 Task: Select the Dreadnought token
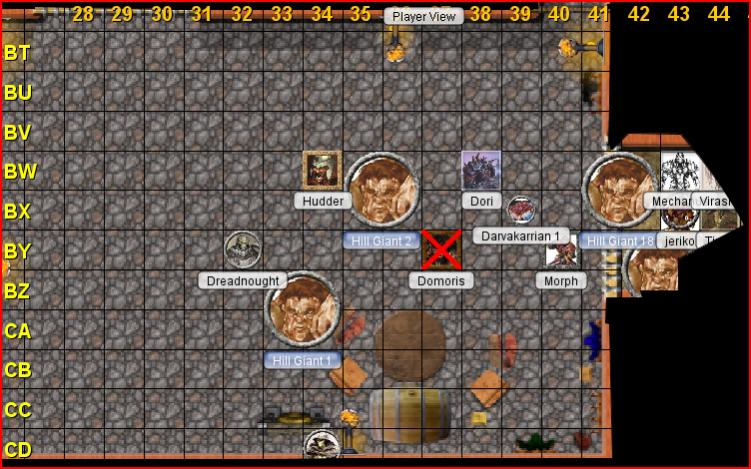click(242, 250)
